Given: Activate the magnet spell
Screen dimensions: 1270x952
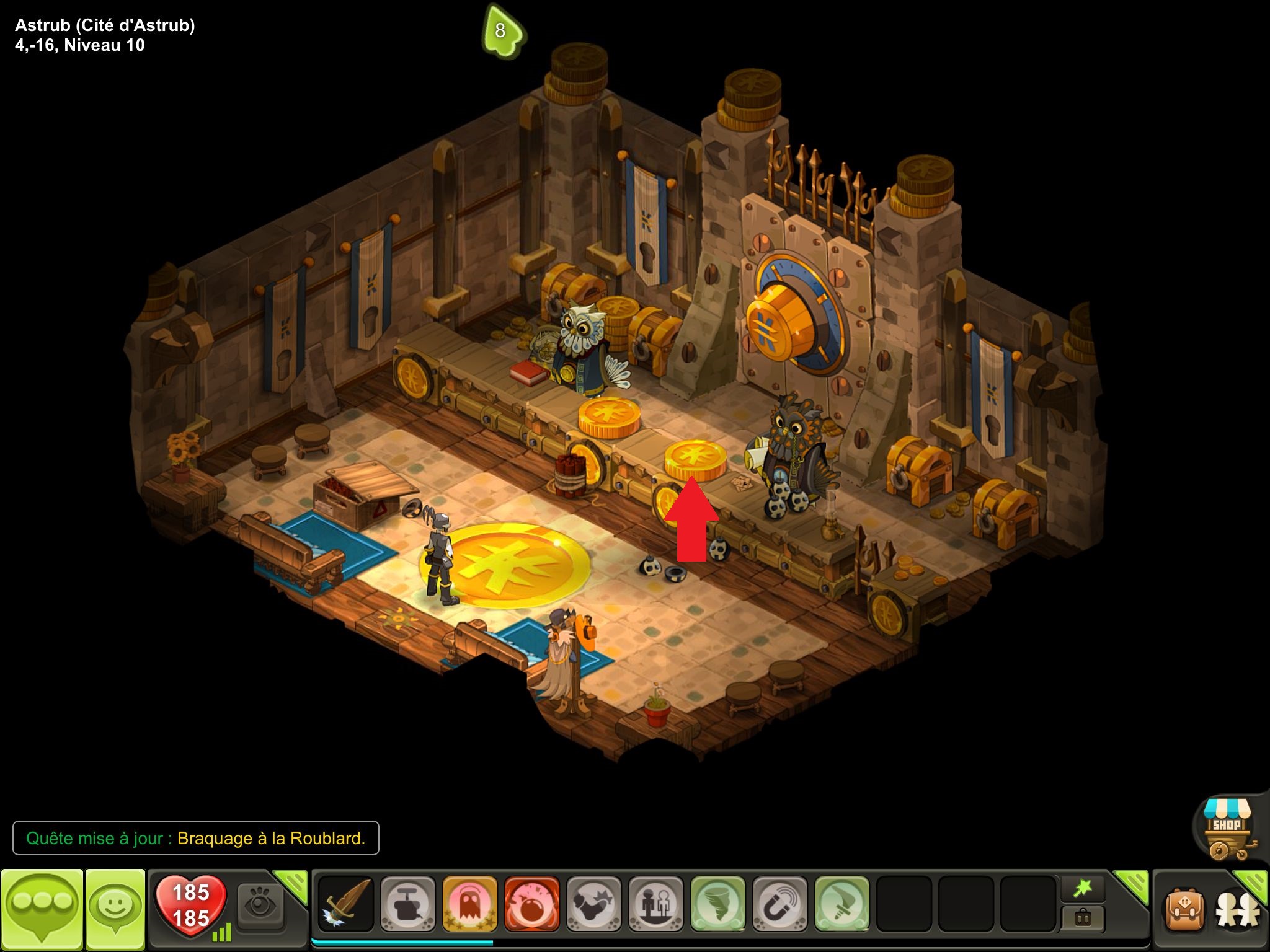Looking at the screenshot, I should pyautogui.click(x=779, y=904).
